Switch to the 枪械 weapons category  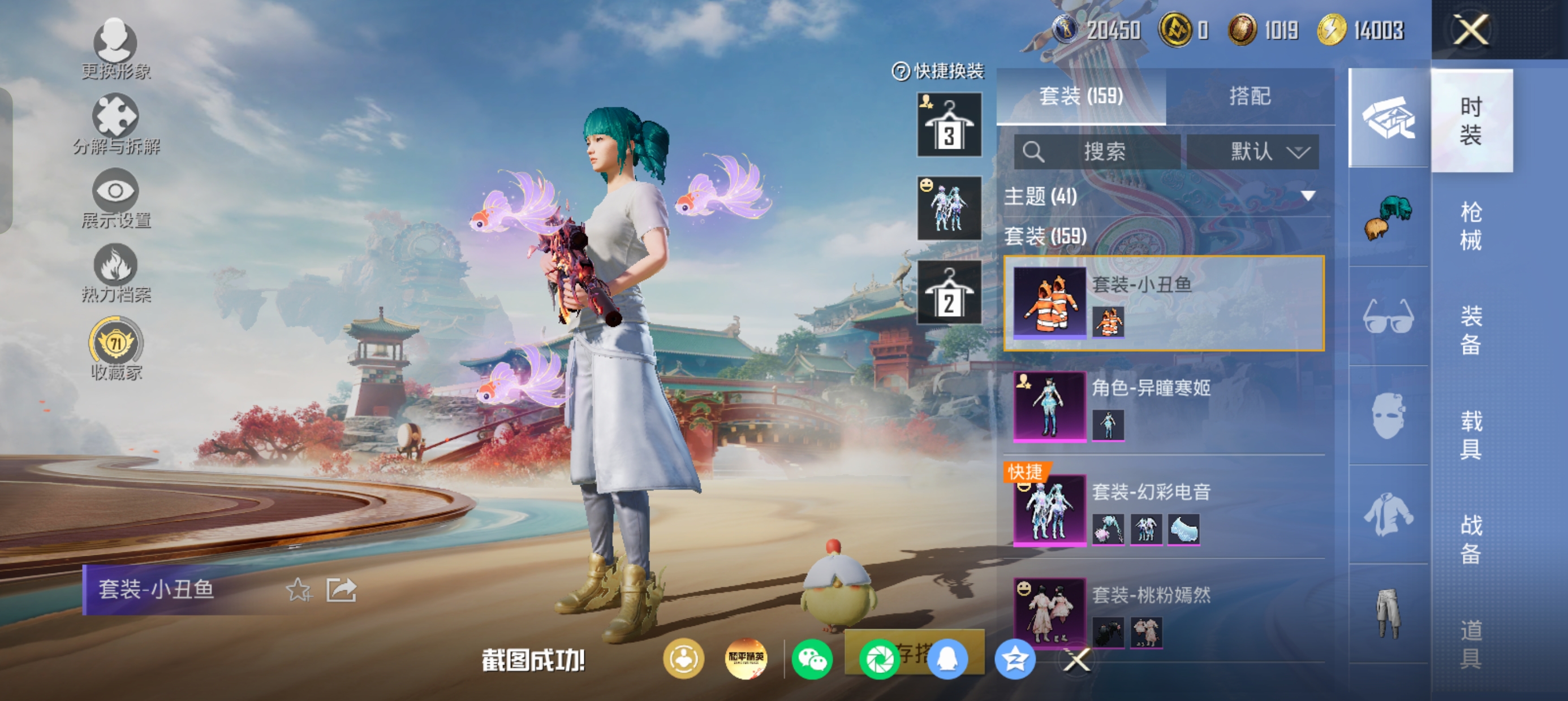tap(1471, 226)
